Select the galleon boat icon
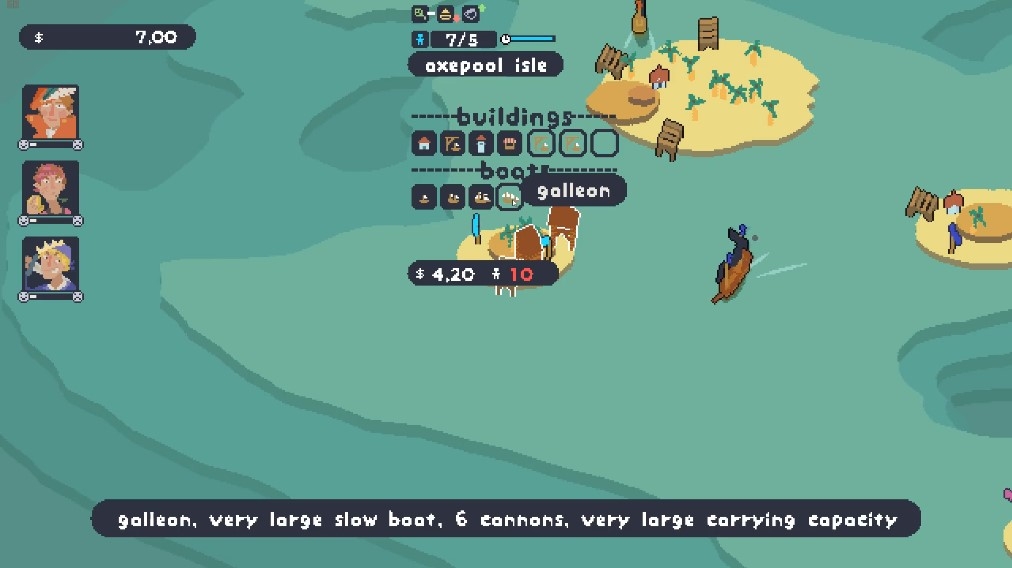 click(510, 197)
